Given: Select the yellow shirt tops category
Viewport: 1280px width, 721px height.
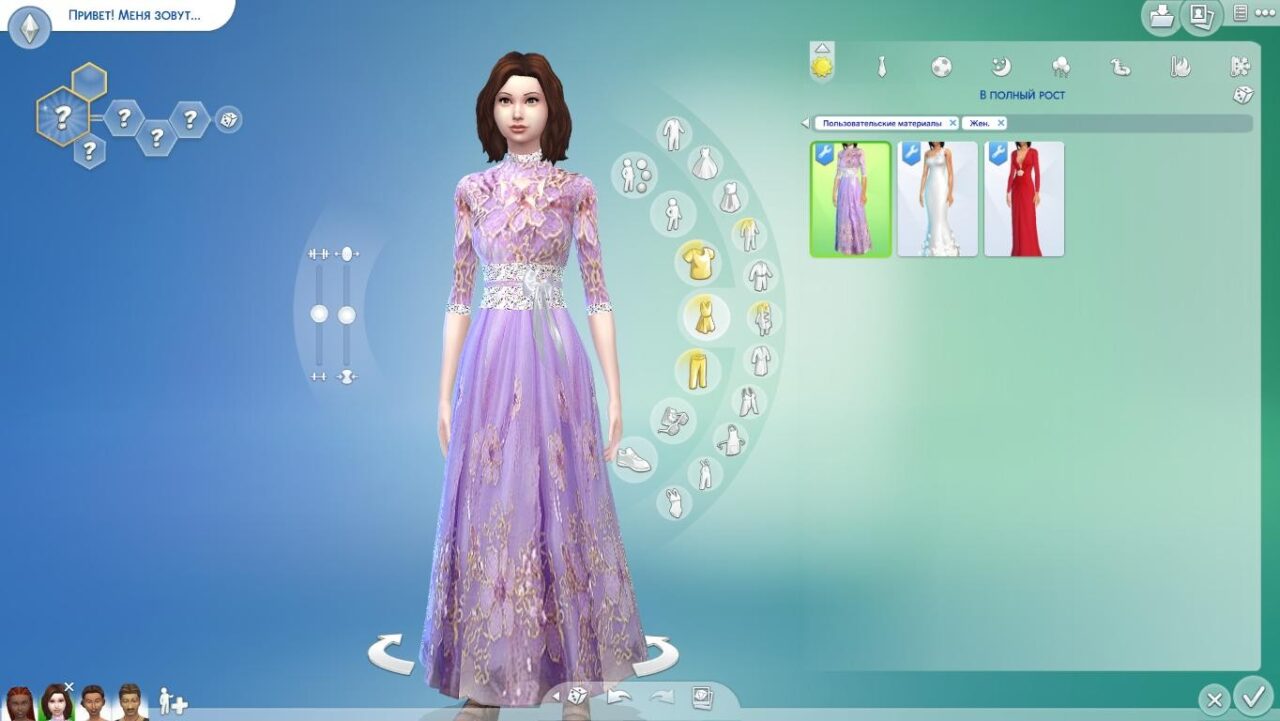Looking at the screenshot, I should (x=698, y=263).
